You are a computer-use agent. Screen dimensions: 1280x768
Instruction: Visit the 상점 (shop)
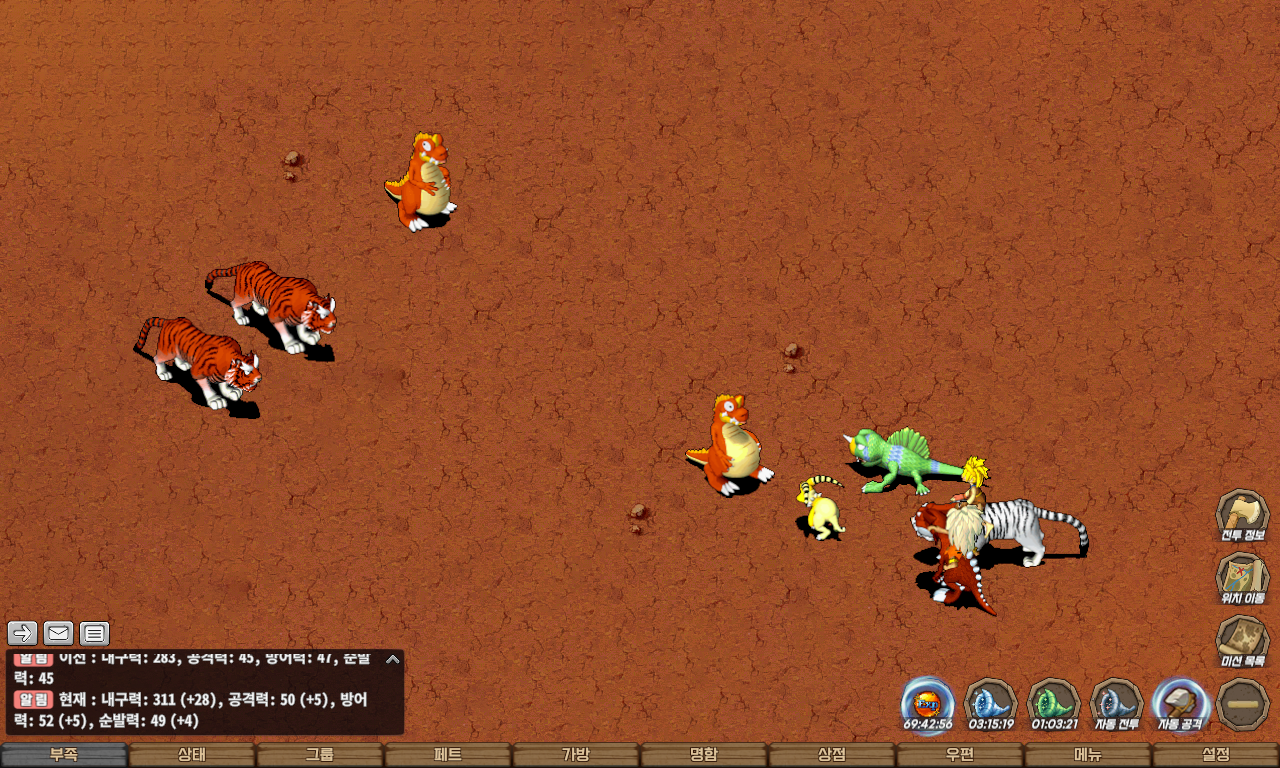832,755
